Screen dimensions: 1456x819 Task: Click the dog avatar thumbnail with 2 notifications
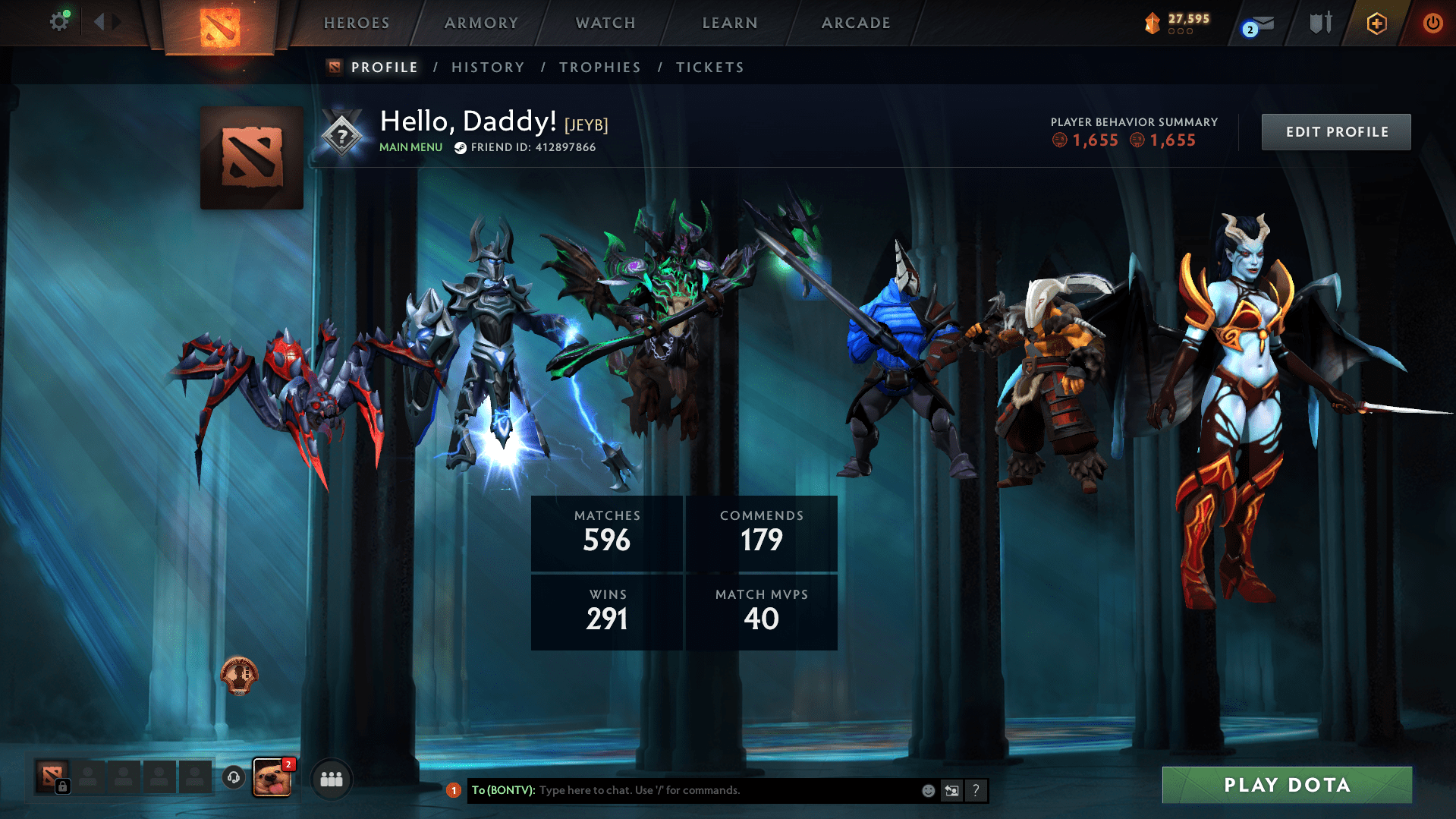(273, 778)
